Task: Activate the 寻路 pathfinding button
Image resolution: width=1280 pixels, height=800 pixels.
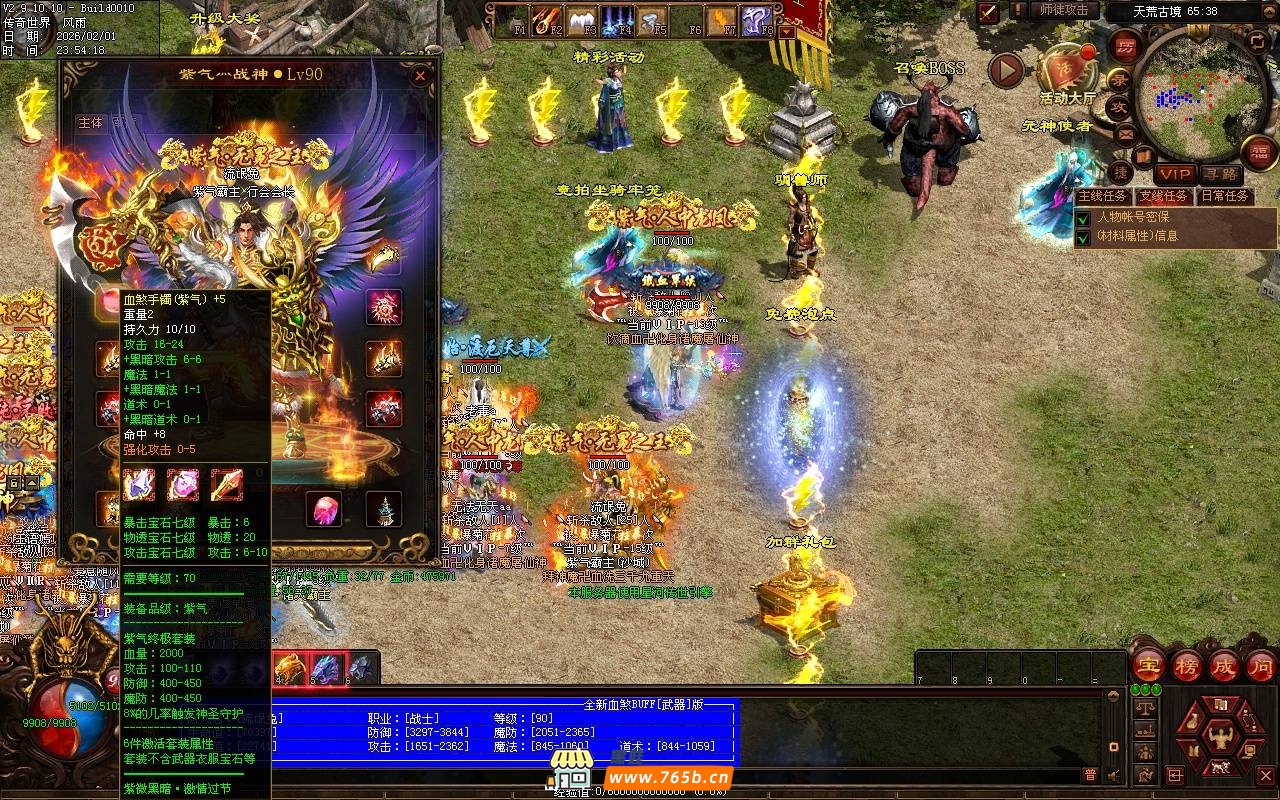Action: (1219, 174)
